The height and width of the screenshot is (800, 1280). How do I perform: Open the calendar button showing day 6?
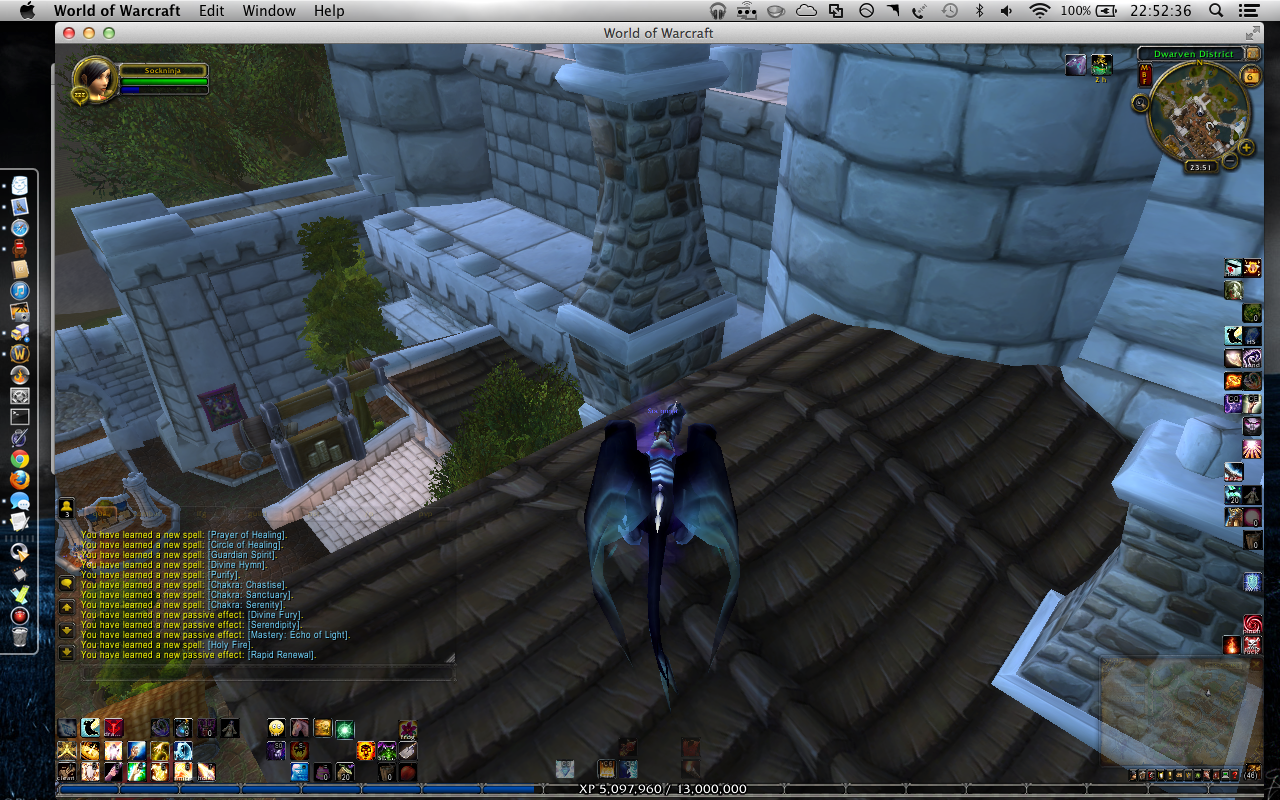[1250, 76]
